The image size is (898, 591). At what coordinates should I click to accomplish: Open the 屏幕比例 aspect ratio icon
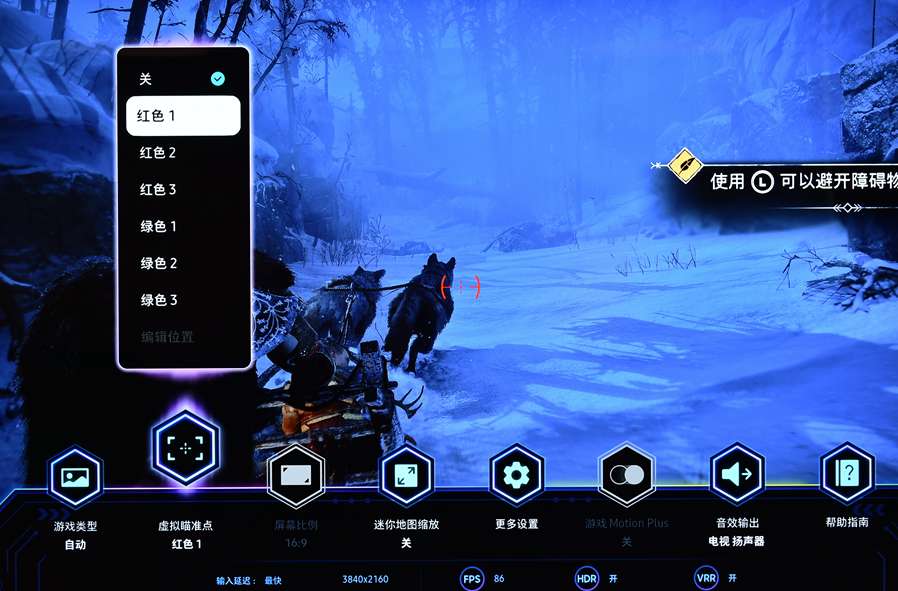coord(296,475)
